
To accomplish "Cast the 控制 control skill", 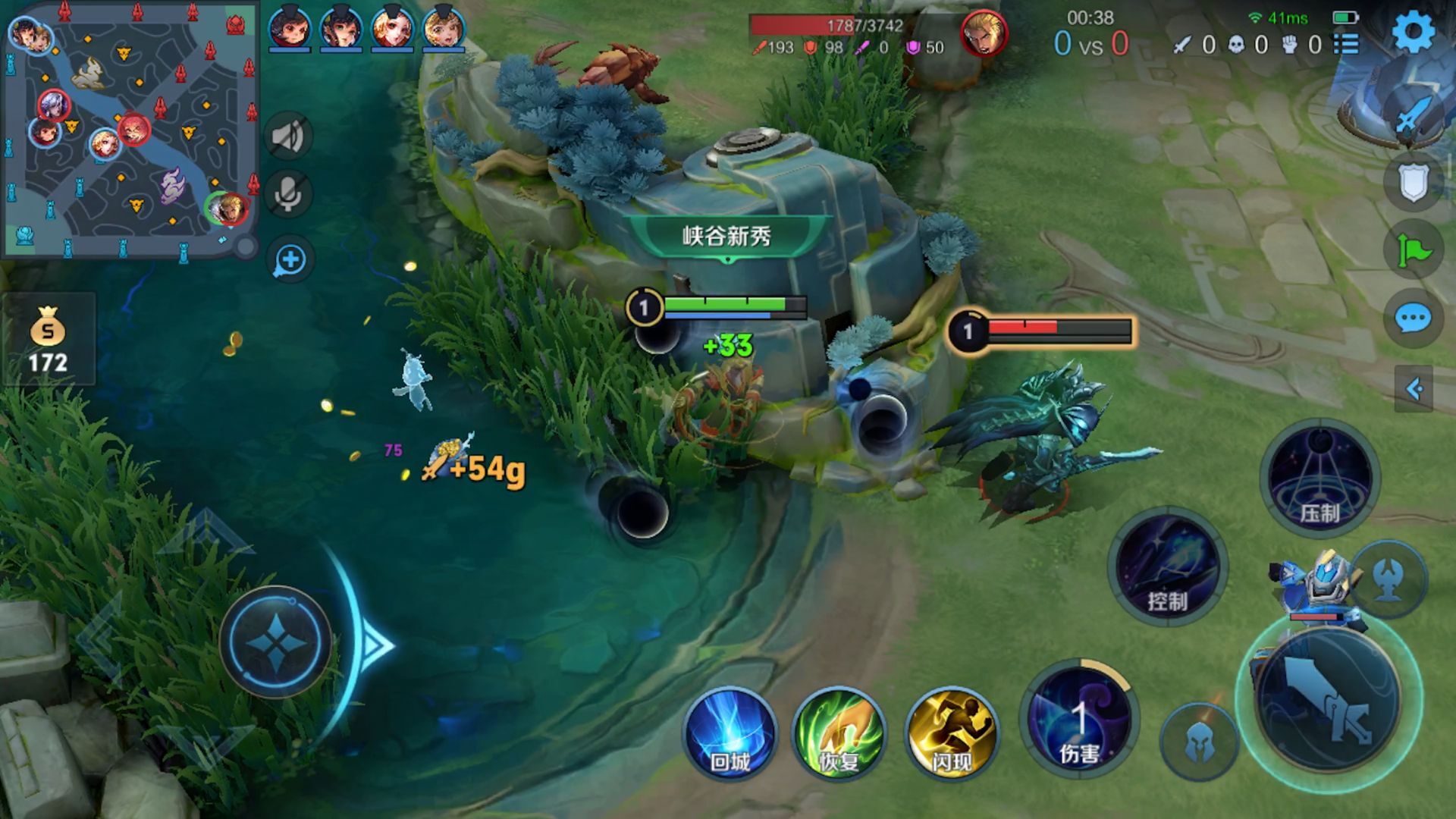I will tap(1166, 567).
